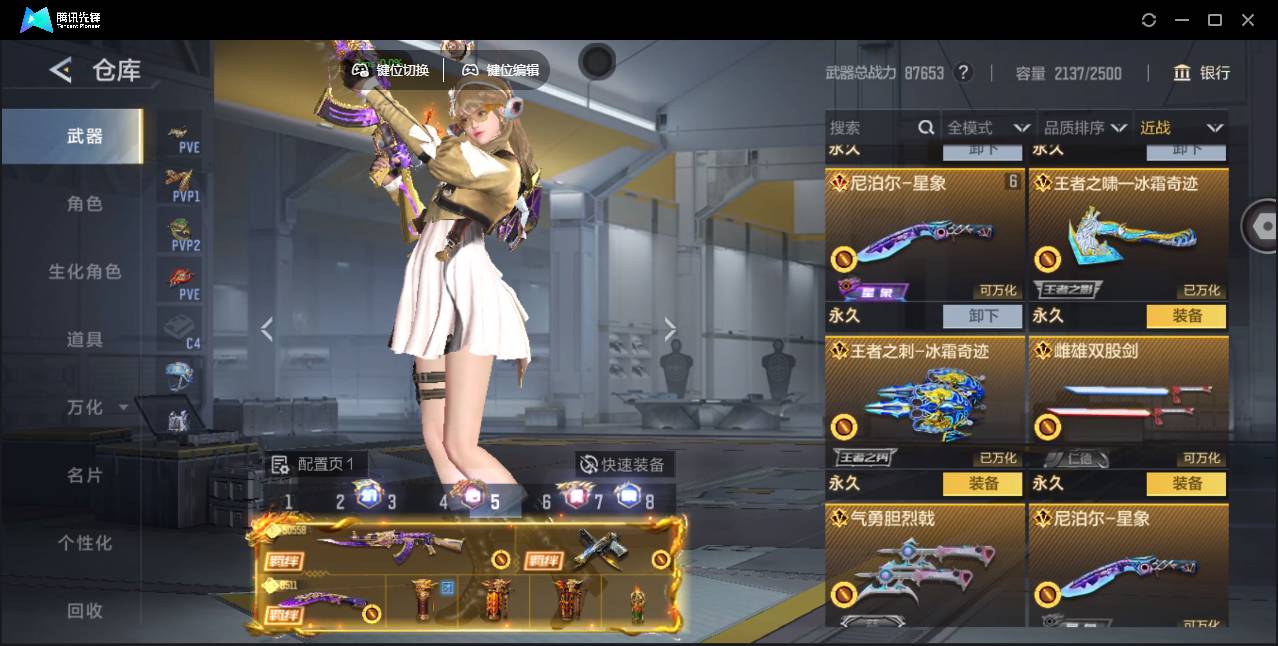Open the 全模式 mode dropdown
Image resolution: width=1278 pixels, height=646 pixels.
point(987,128)
